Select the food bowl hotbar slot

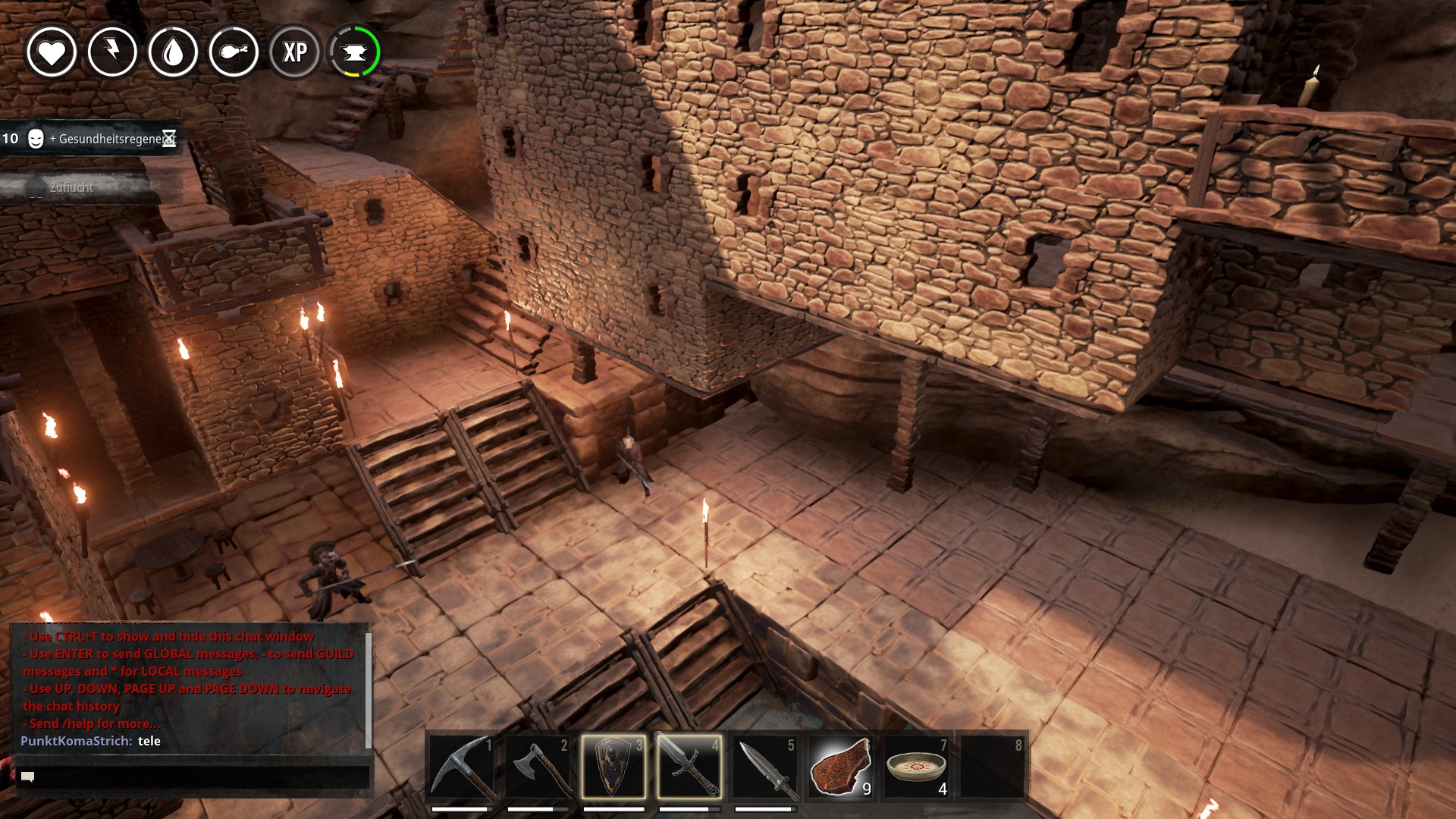pos(916,767)
